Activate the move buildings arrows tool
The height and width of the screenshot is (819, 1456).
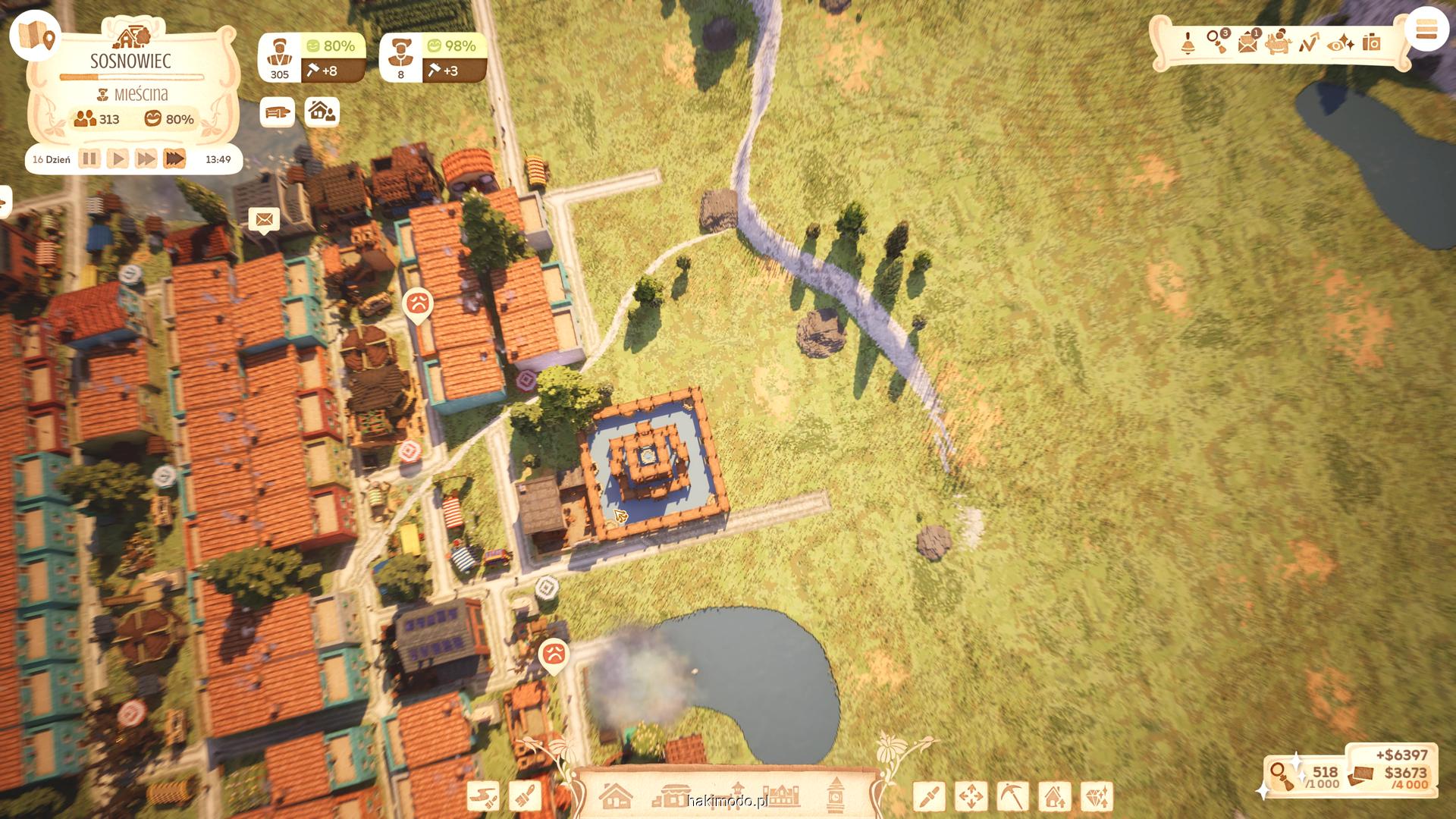(971, 797)
